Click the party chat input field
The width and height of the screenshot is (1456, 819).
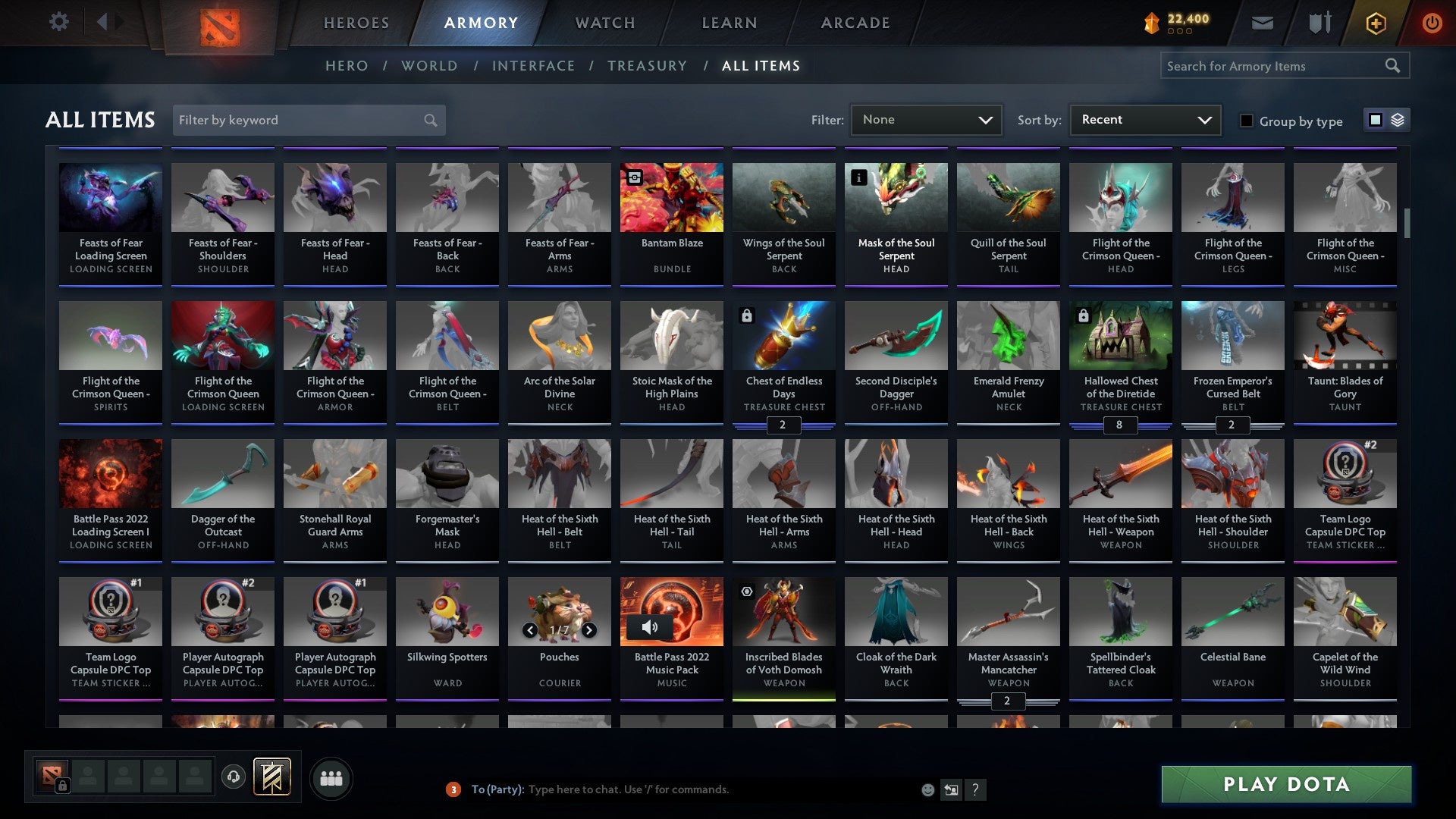click(682, 789)
